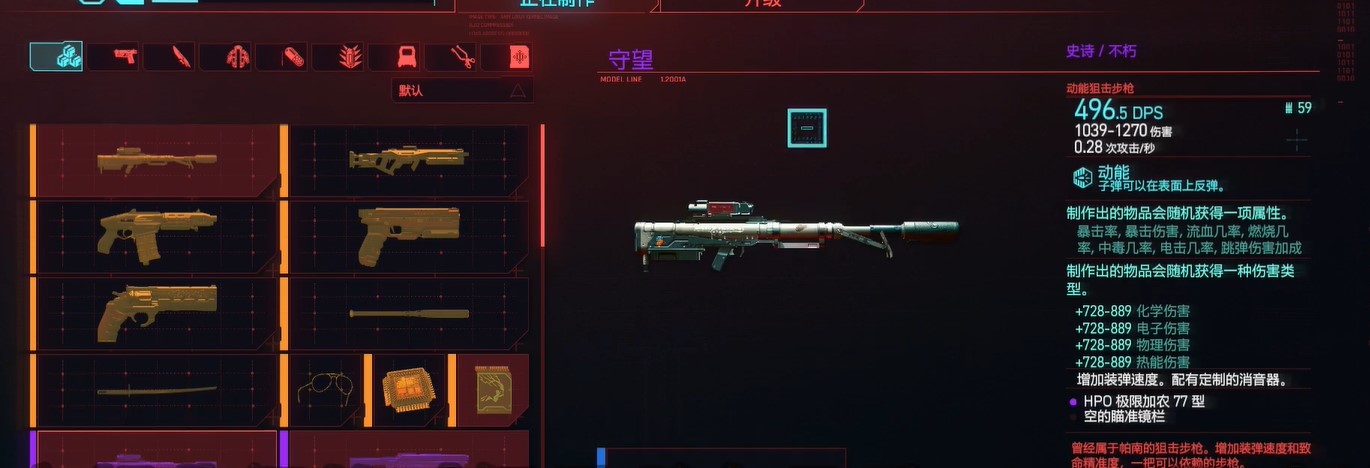Select the aviator glasses recipe
Viewport: 1370px width, 468px height.
coord(328,389)
